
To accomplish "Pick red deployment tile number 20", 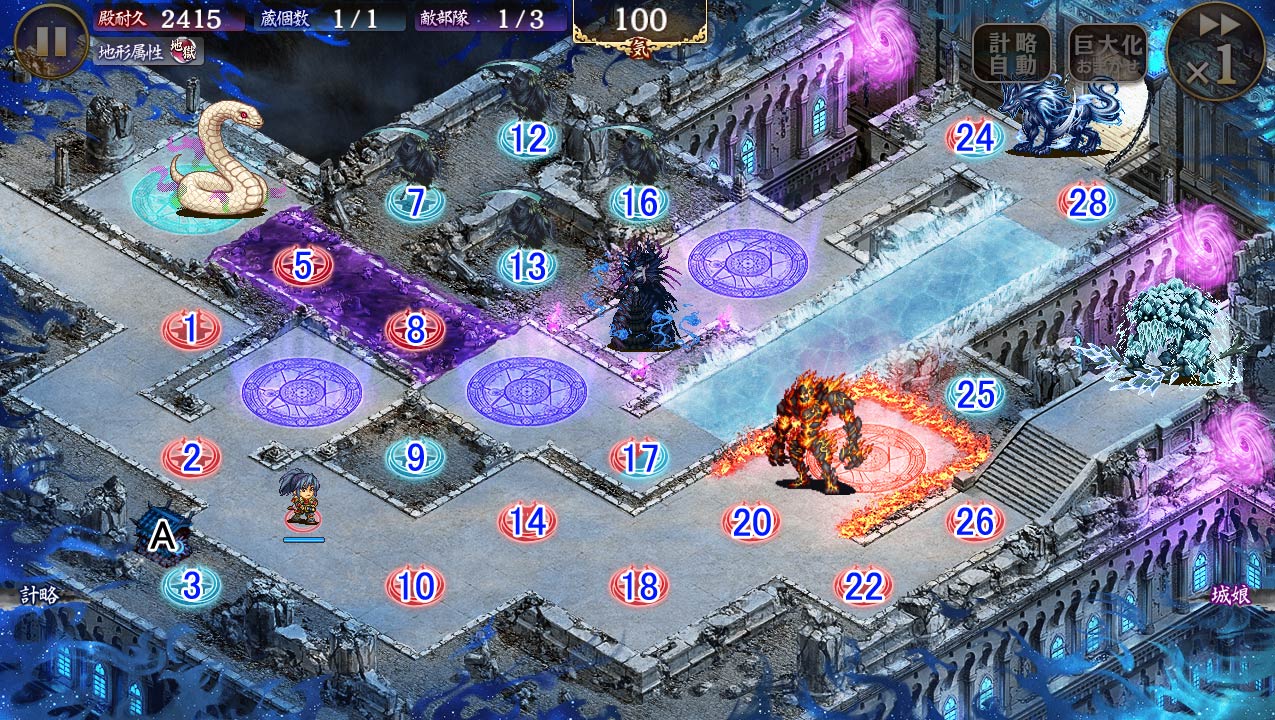I will (x=751, y=521).
